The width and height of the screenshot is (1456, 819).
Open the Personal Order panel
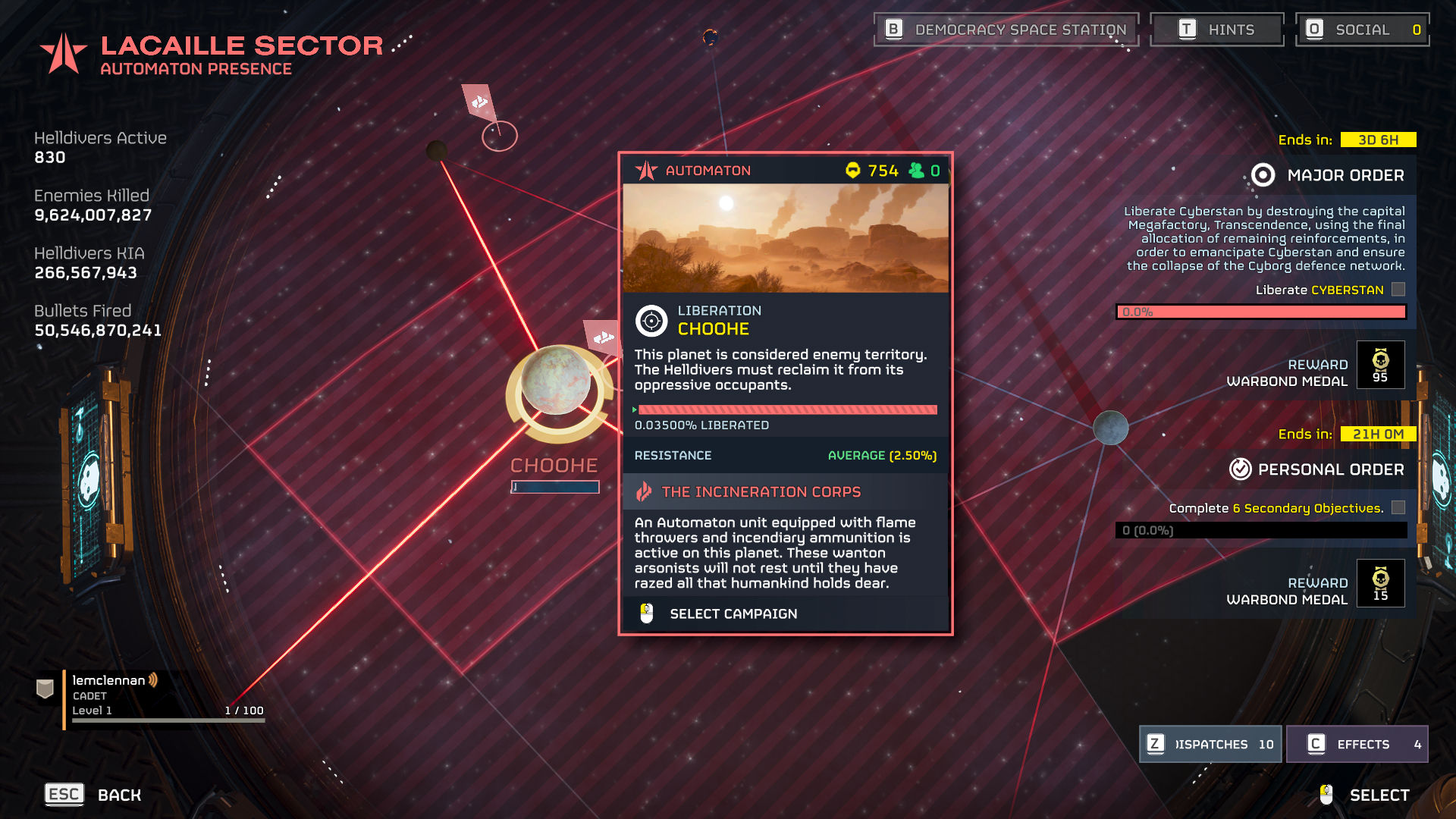click(x=1316, y=469)
